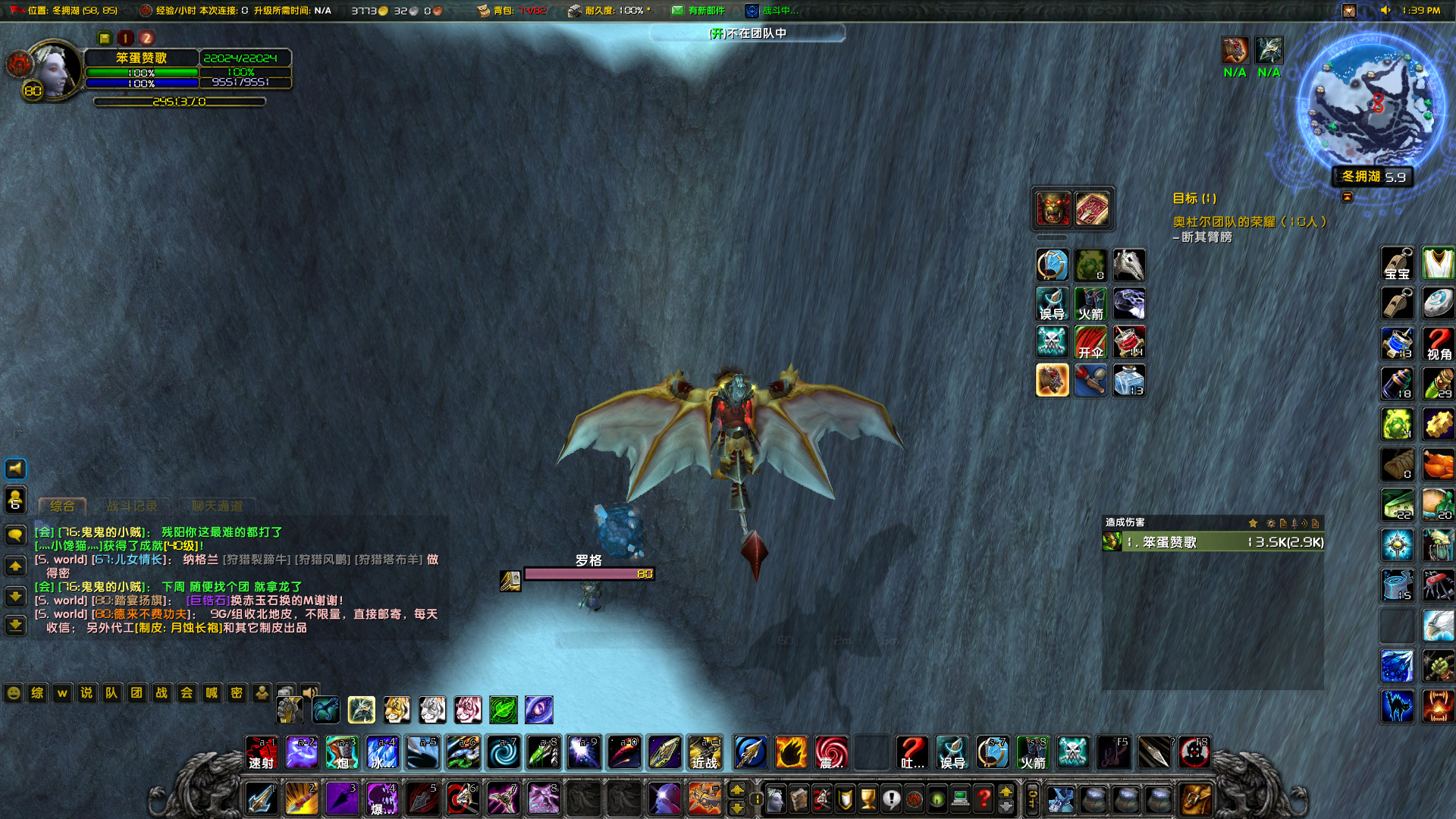
Task: Click the skull ability icon bound to F8
Action: tap(1196, 752)
